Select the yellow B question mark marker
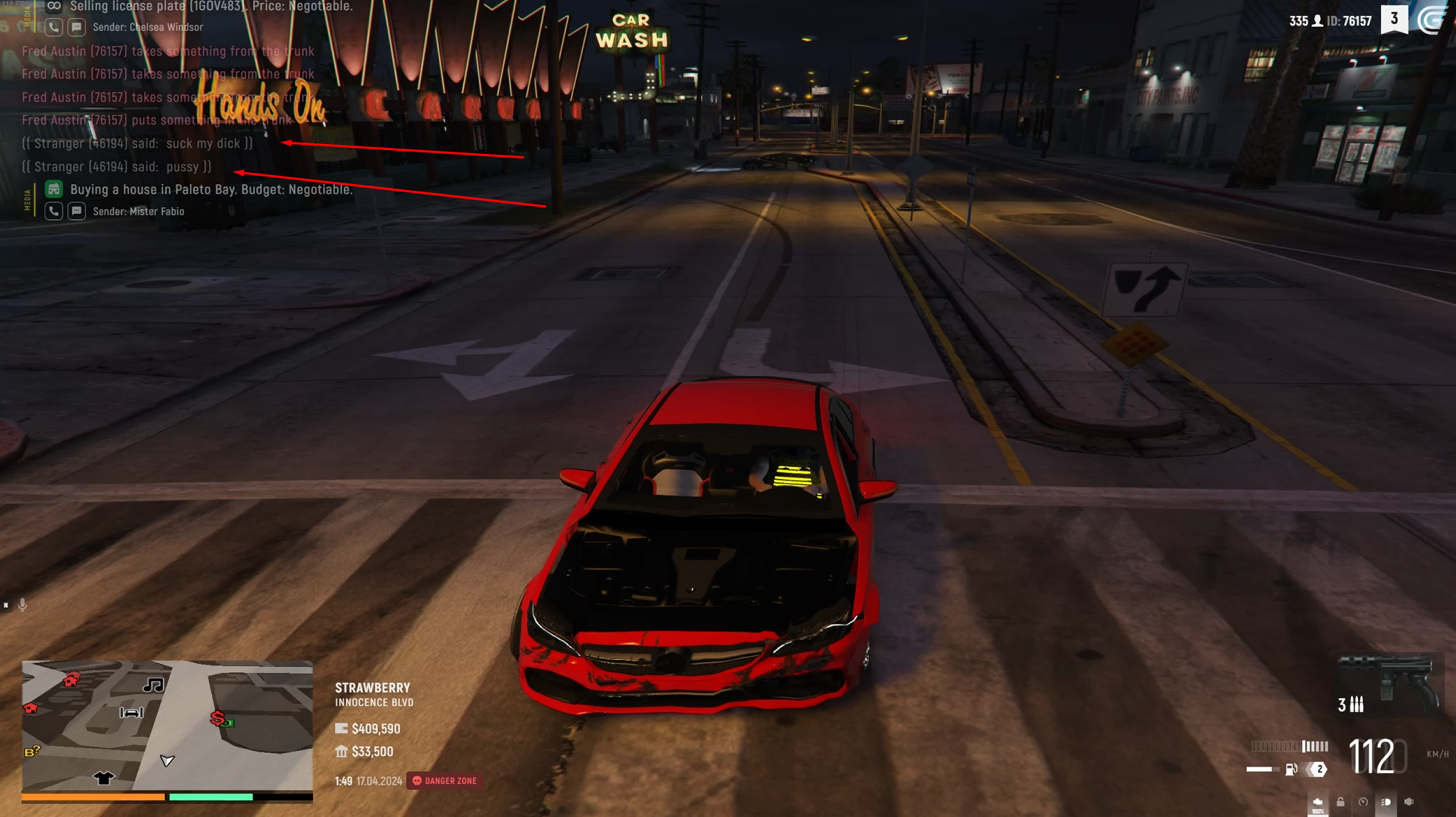The image size is (1456, 817). click(32, 751)
